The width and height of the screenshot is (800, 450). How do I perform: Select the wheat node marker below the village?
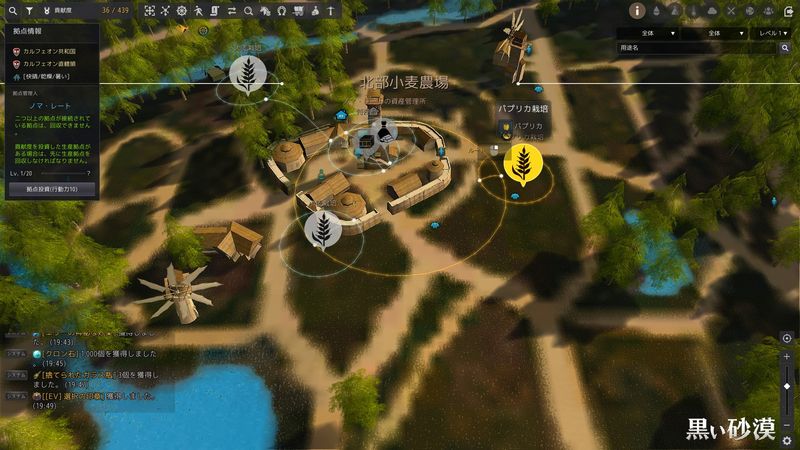(323, 229)
